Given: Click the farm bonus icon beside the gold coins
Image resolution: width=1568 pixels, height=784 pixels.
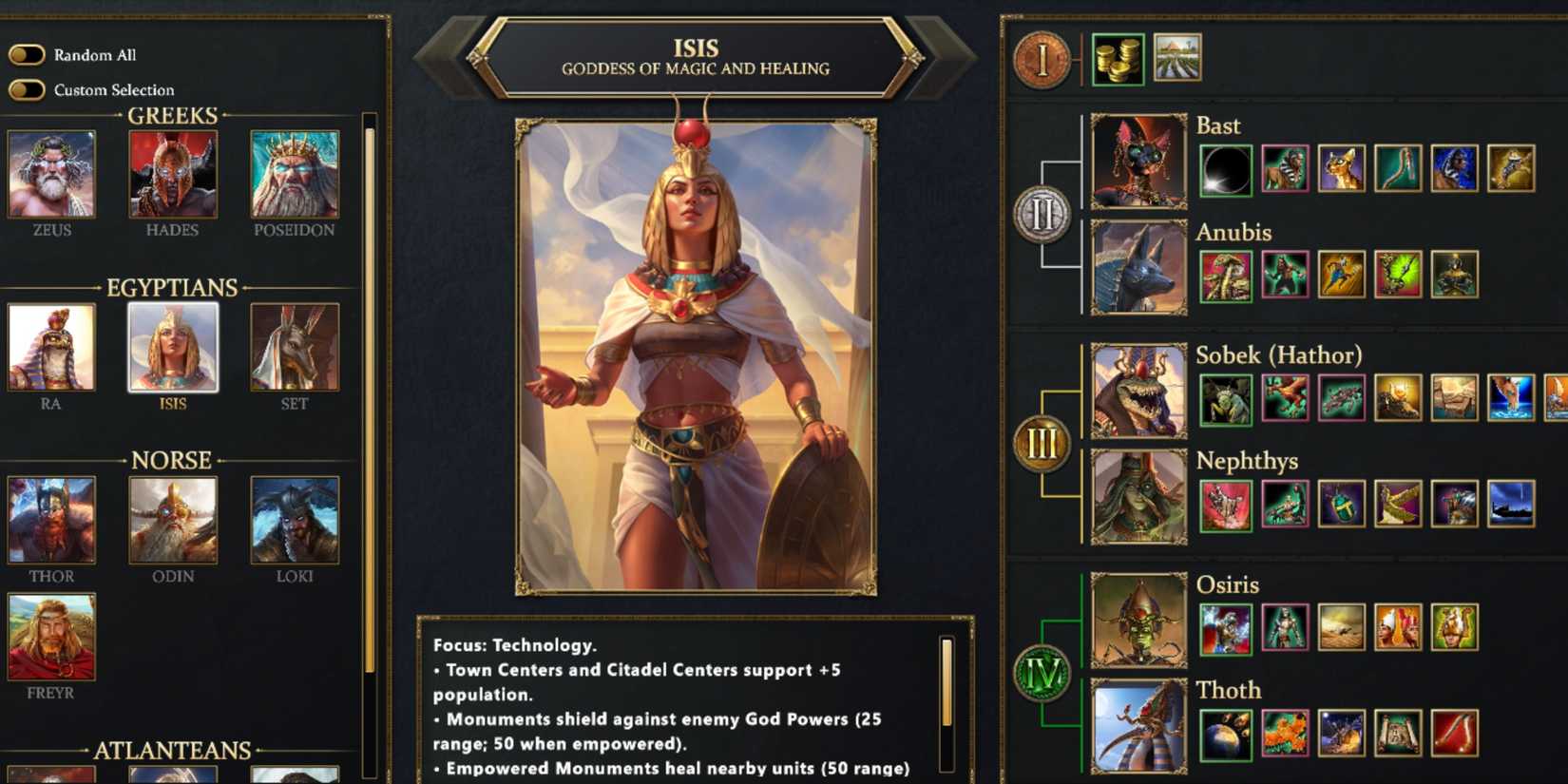Looking at the screenshot, I should [1176, 57].
